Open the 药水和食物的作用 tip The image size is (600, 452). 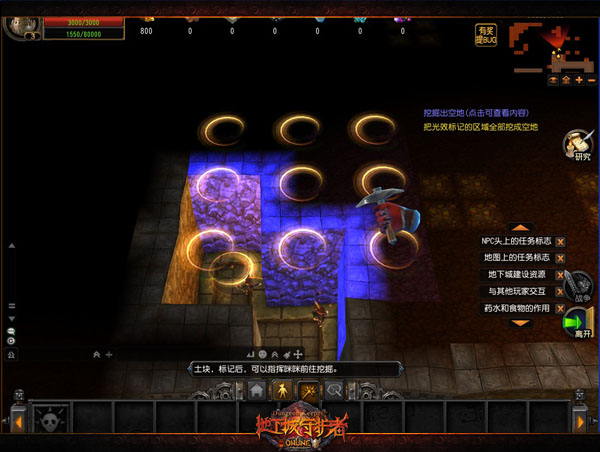point(516,307)
